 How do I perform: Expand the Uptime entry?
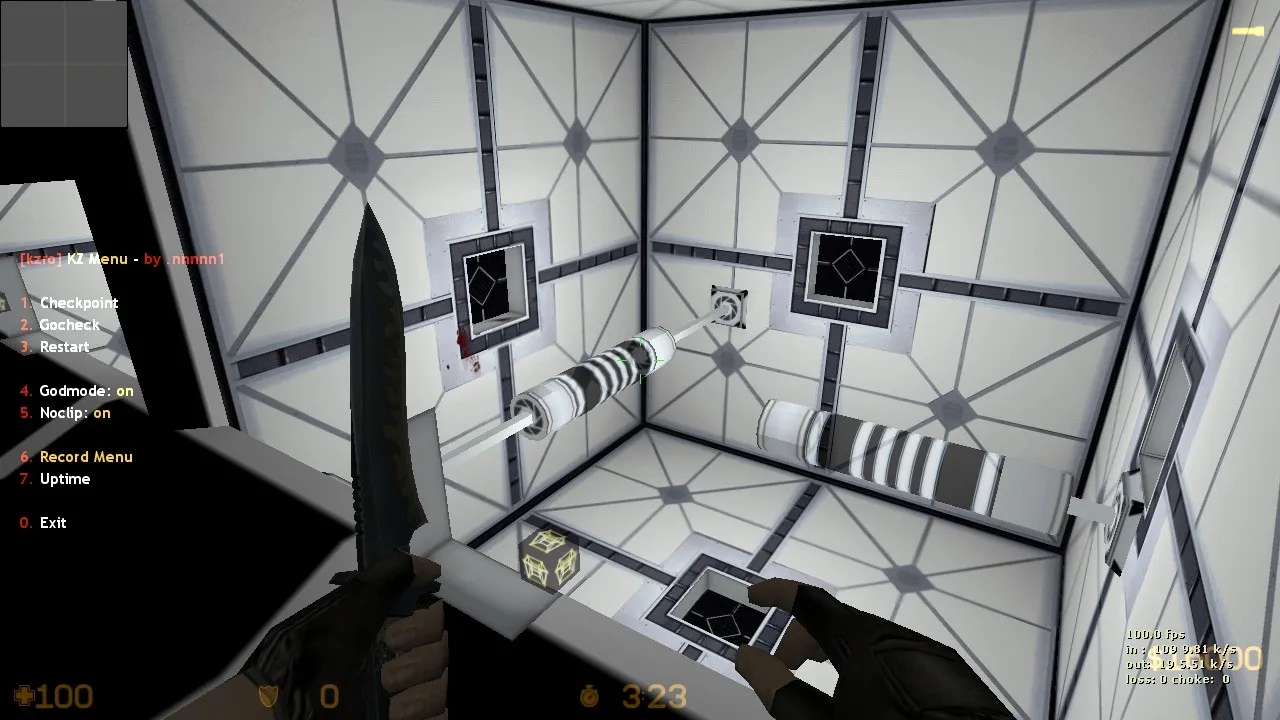pyautogui.click(x=65, y=479)
